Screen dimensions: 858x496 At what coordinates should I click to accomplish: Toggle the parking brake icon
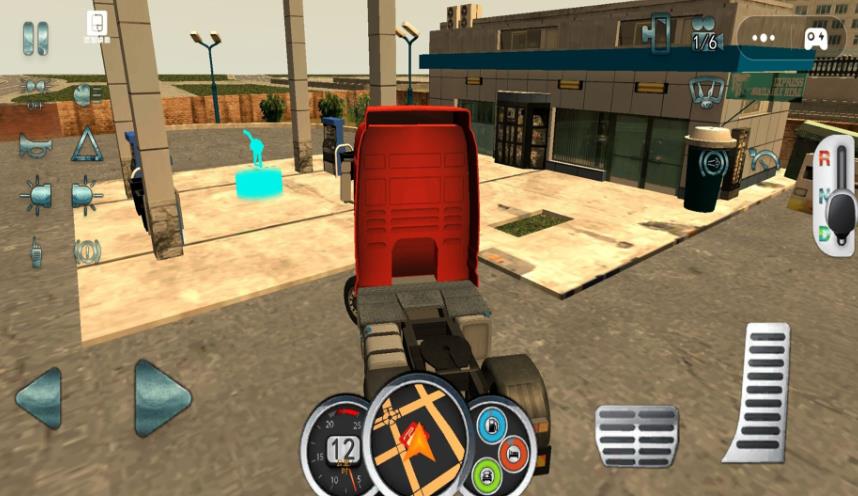click(87, 252)
